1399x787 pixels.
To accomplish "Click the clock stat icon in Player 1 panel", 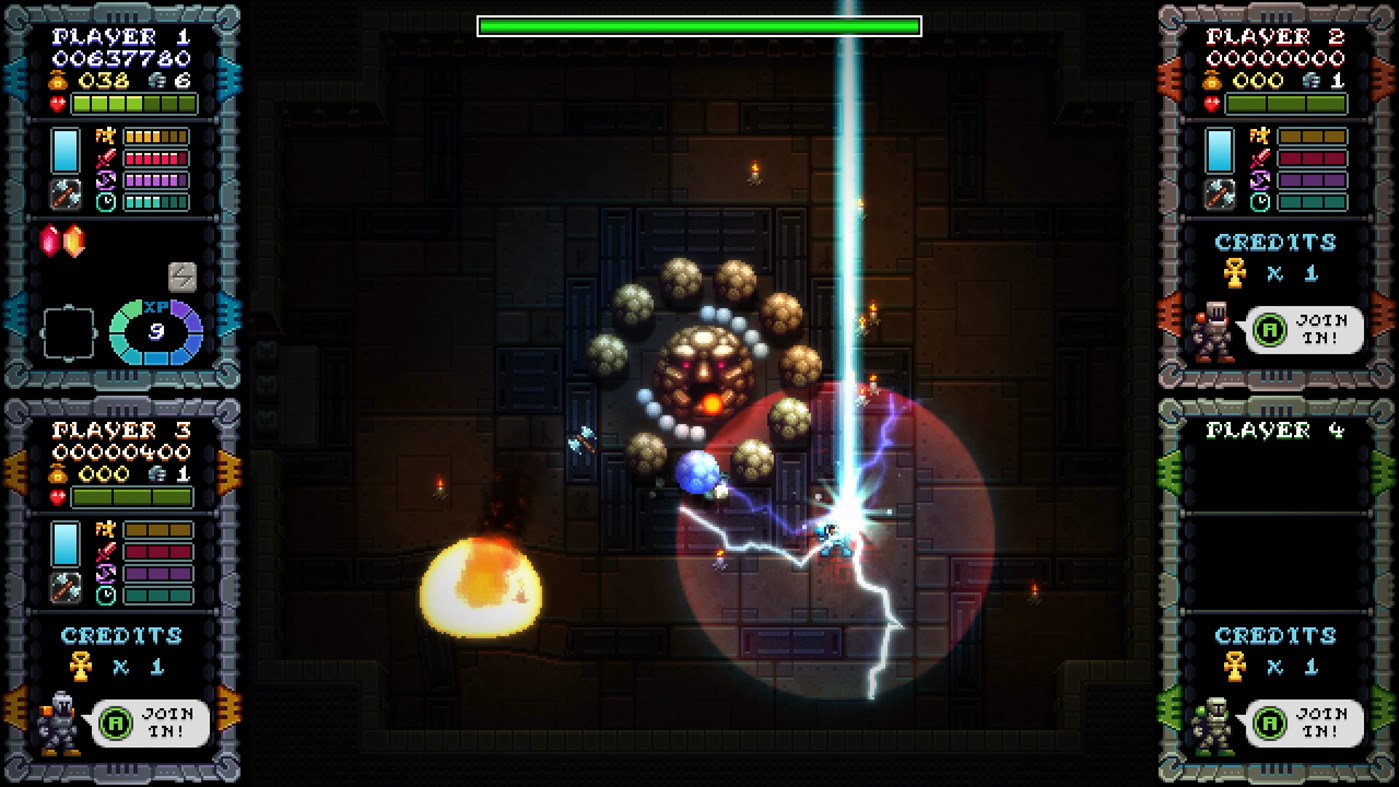I will click(105, 201).
